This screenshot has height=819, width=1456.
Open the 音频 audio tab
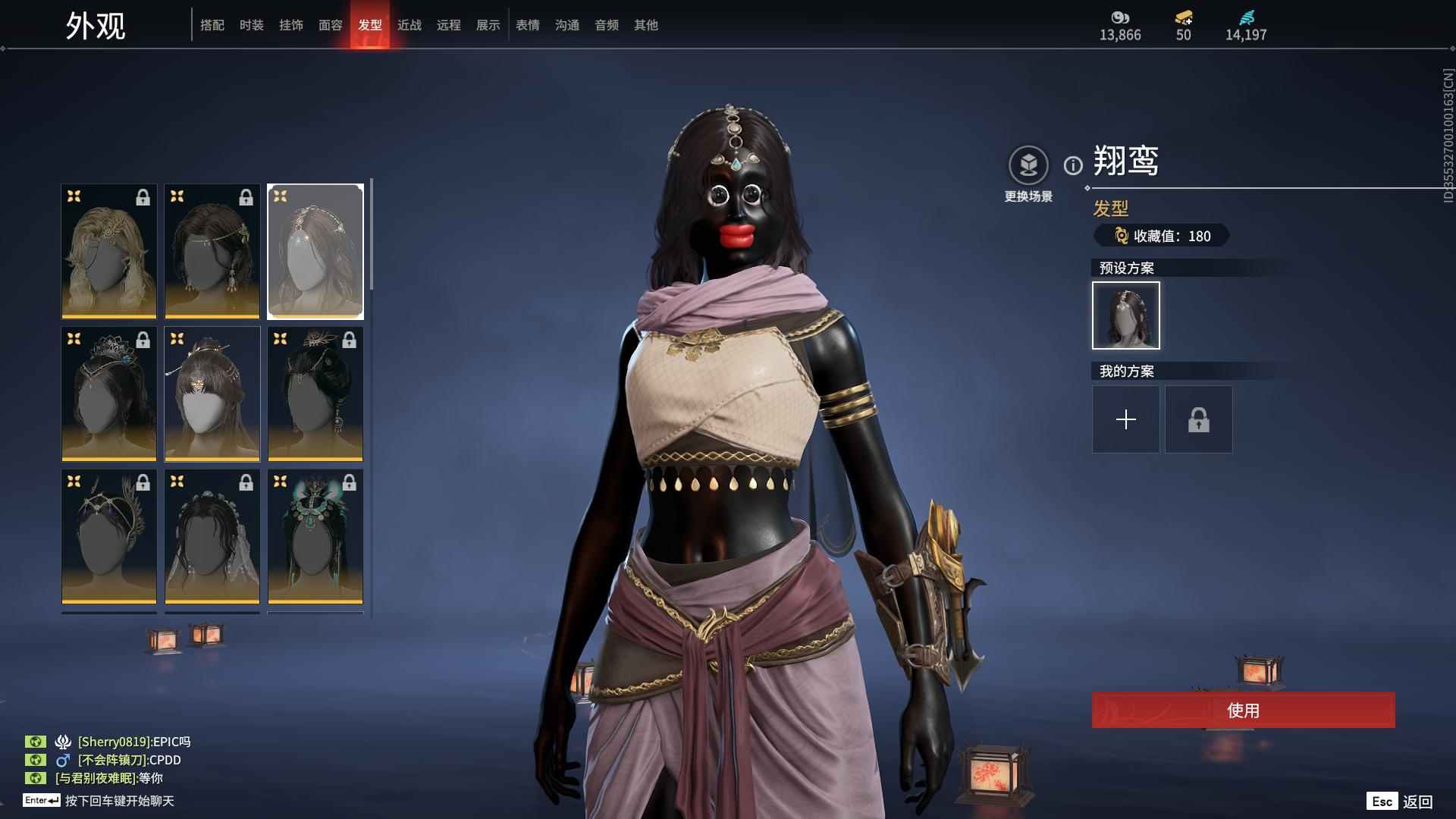[607, 25]
